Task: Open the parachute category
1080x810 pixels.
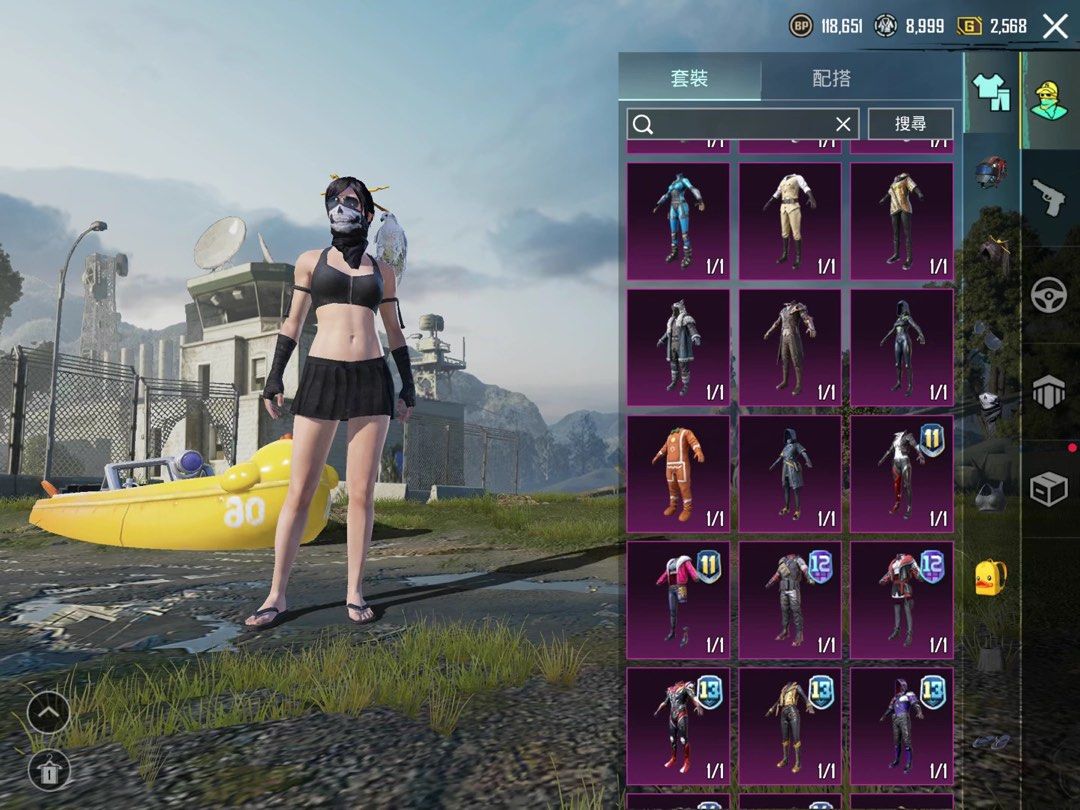Action: tap(1049, 392)
